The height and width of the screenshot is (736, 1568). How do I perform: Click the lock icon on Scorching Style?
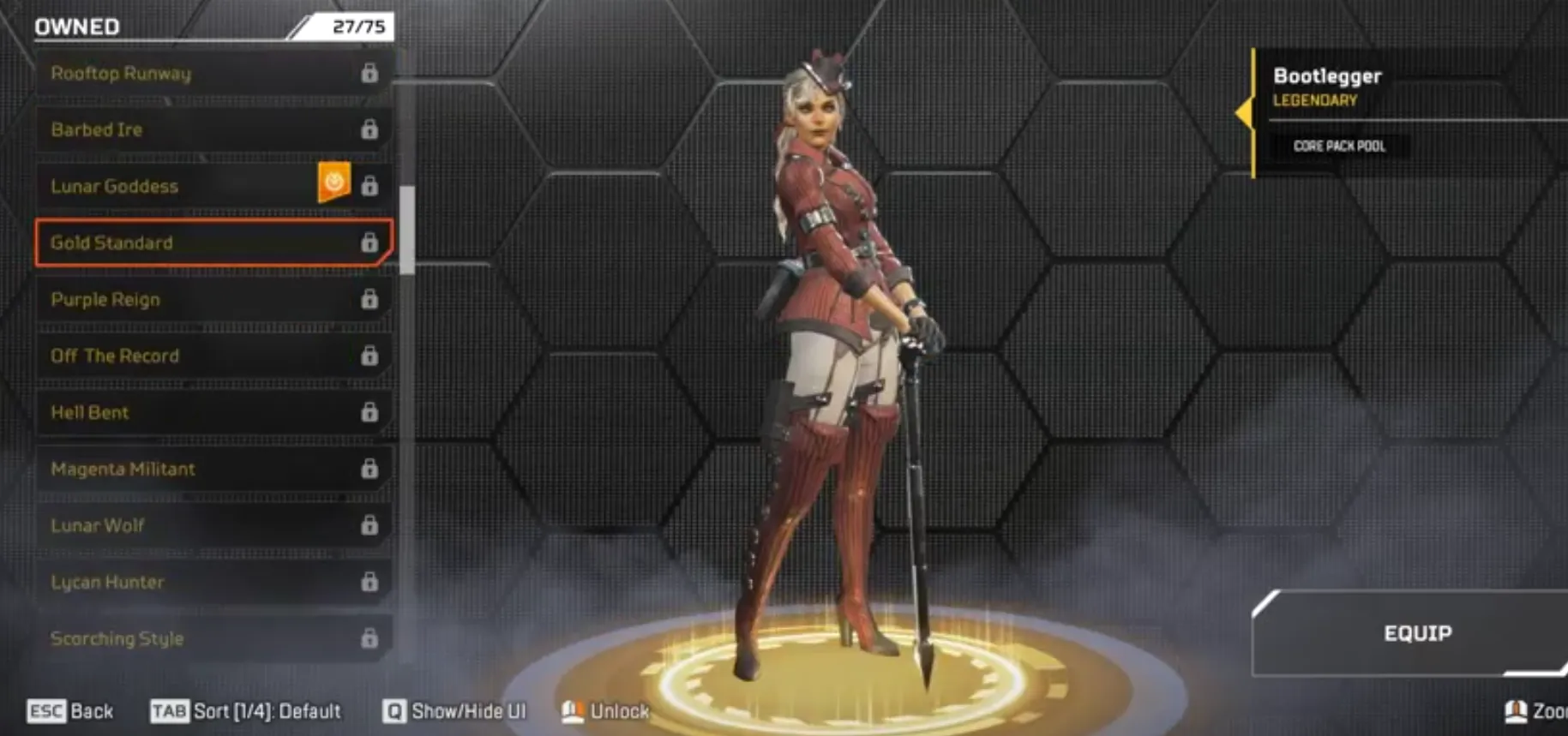click(371, 638)
